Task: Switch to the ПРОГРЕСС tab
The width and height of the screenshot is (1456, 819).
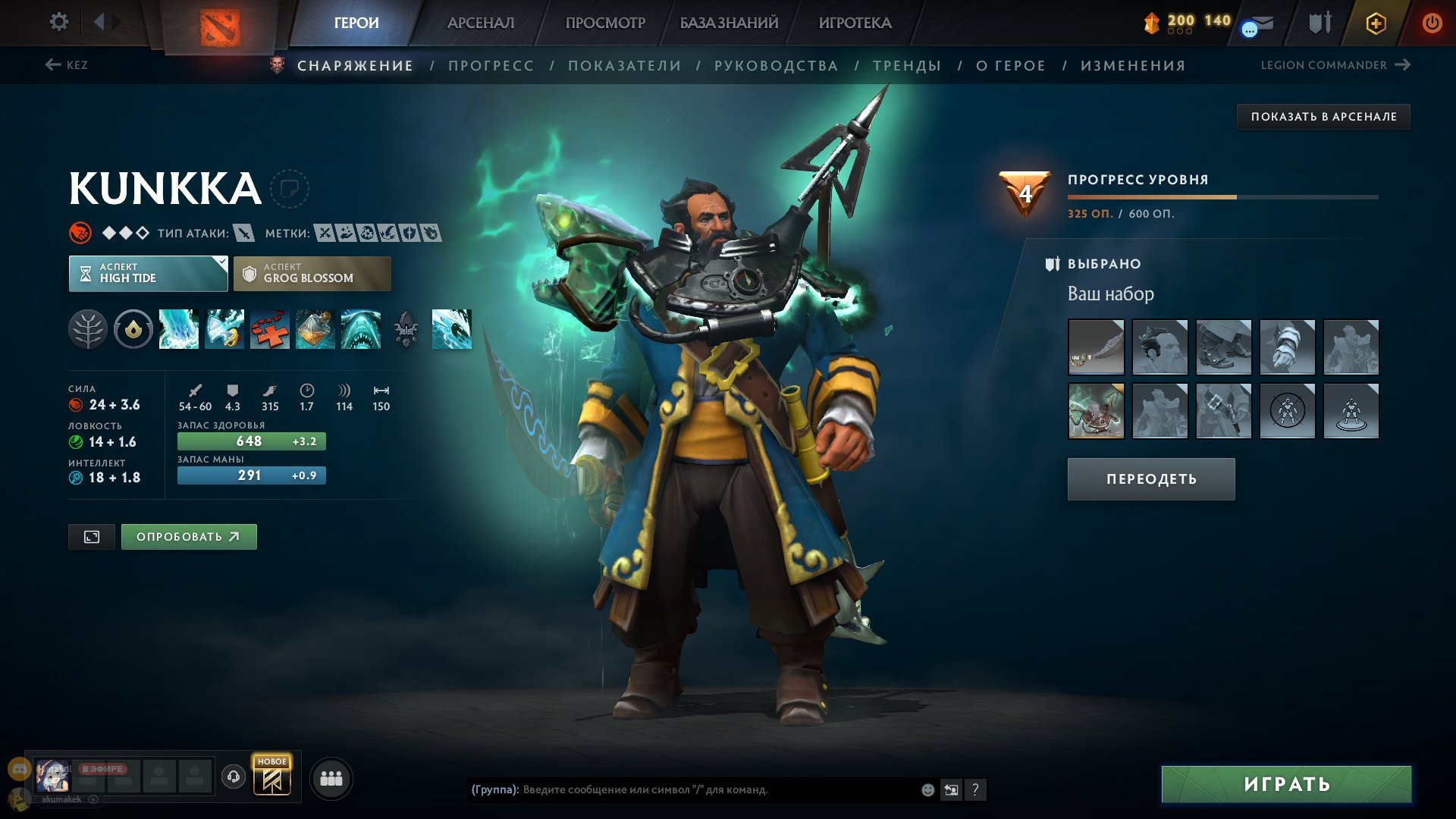Action: pos(490,65)
